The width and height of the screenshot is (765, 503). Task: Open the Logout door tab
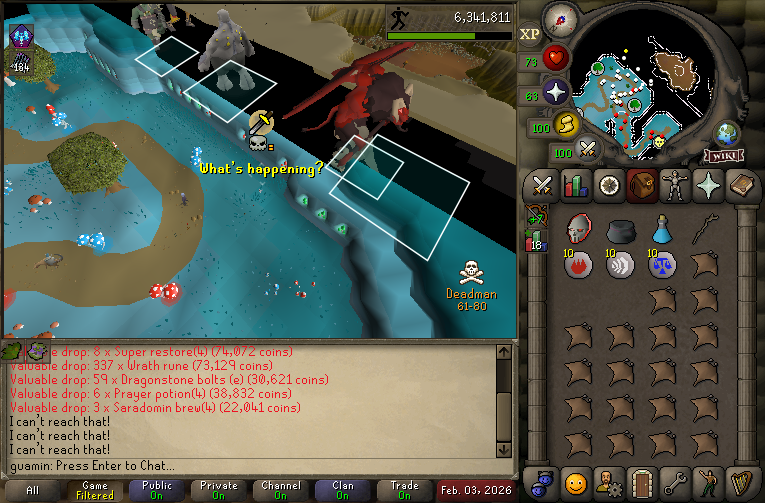641,483
